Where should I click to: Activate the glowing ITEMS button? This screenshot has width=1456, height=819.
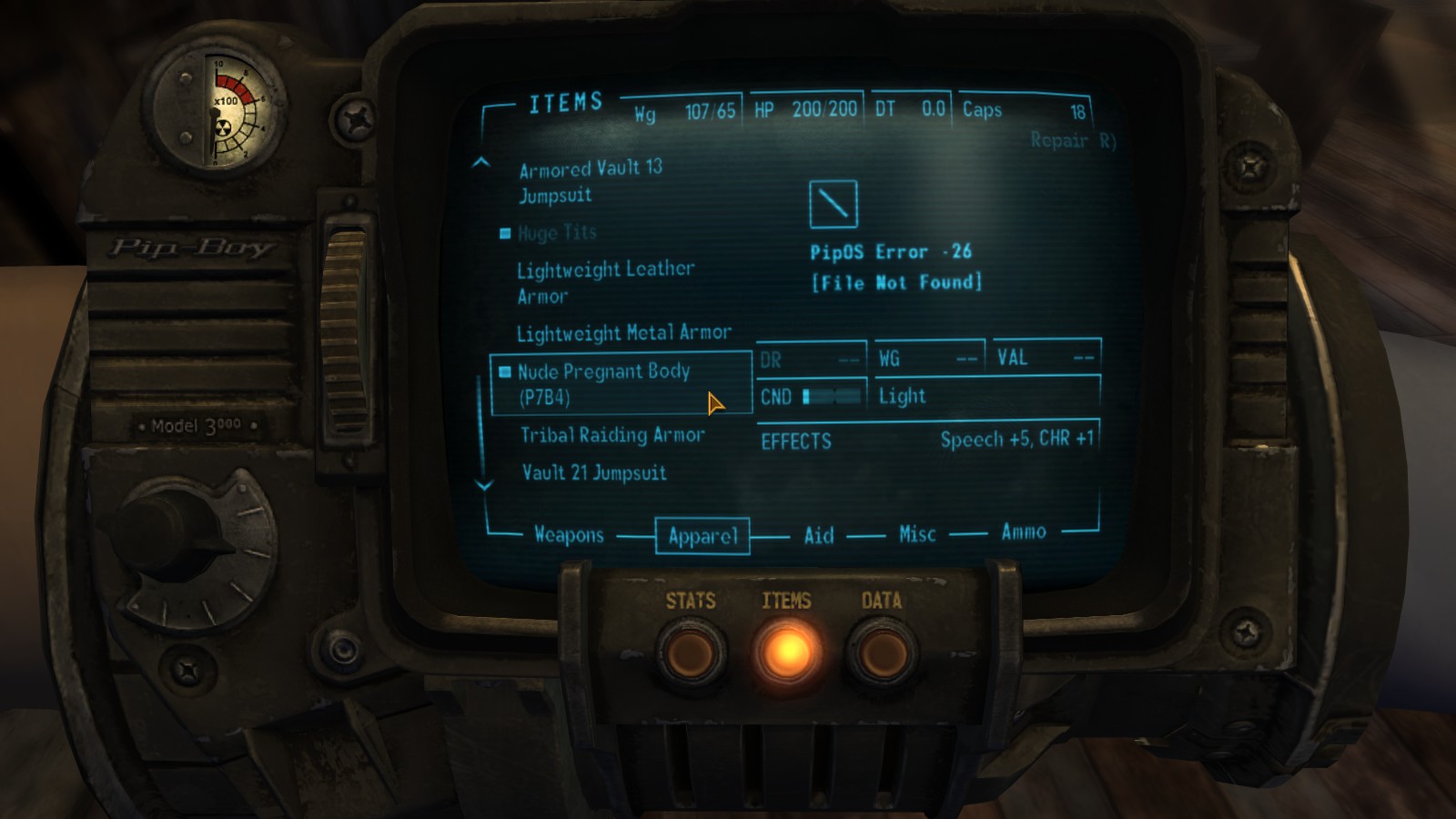point(786,650)
